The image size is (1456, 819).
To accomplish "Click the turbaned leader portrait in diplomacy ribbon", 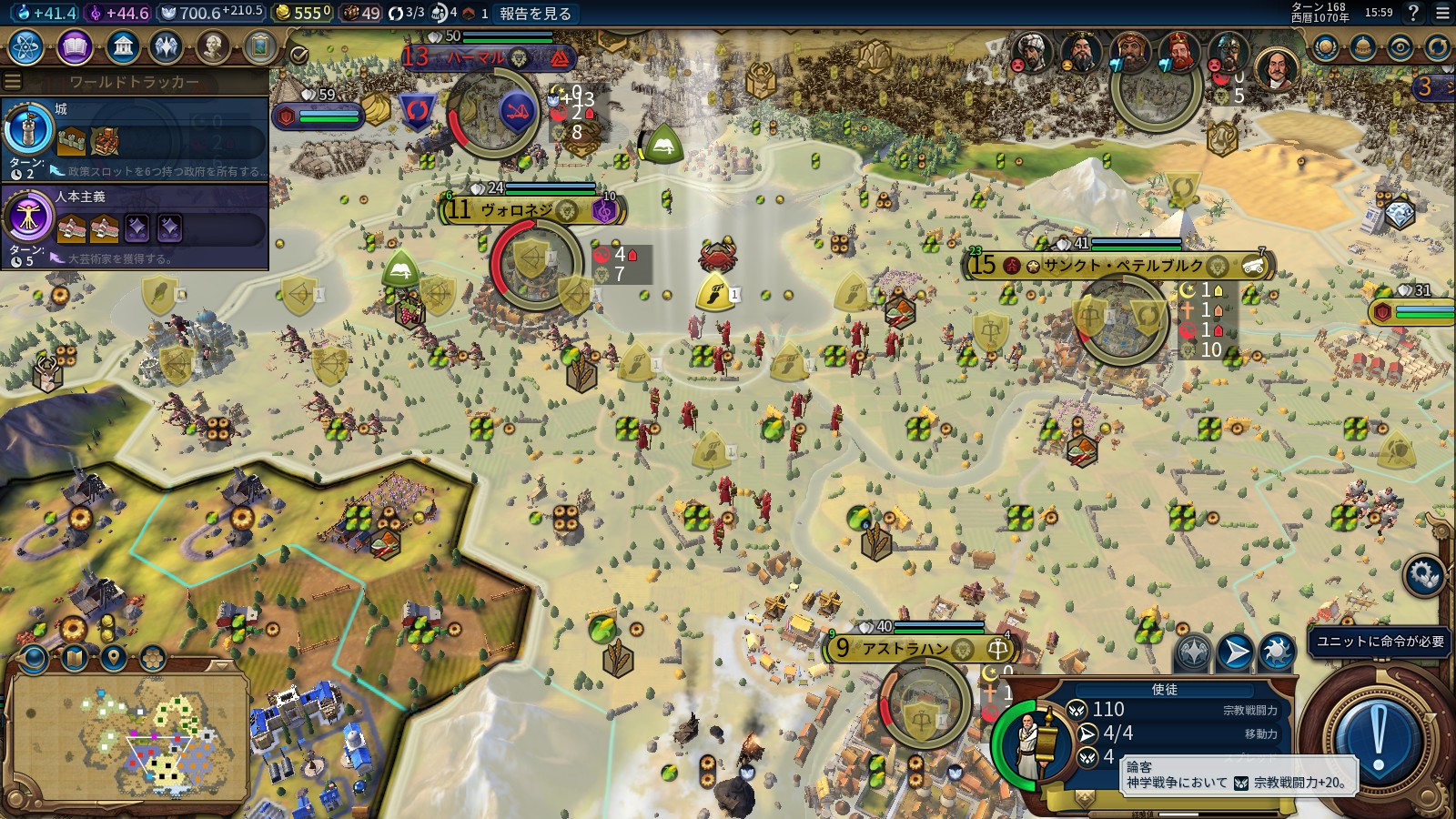I will 1031,53.
